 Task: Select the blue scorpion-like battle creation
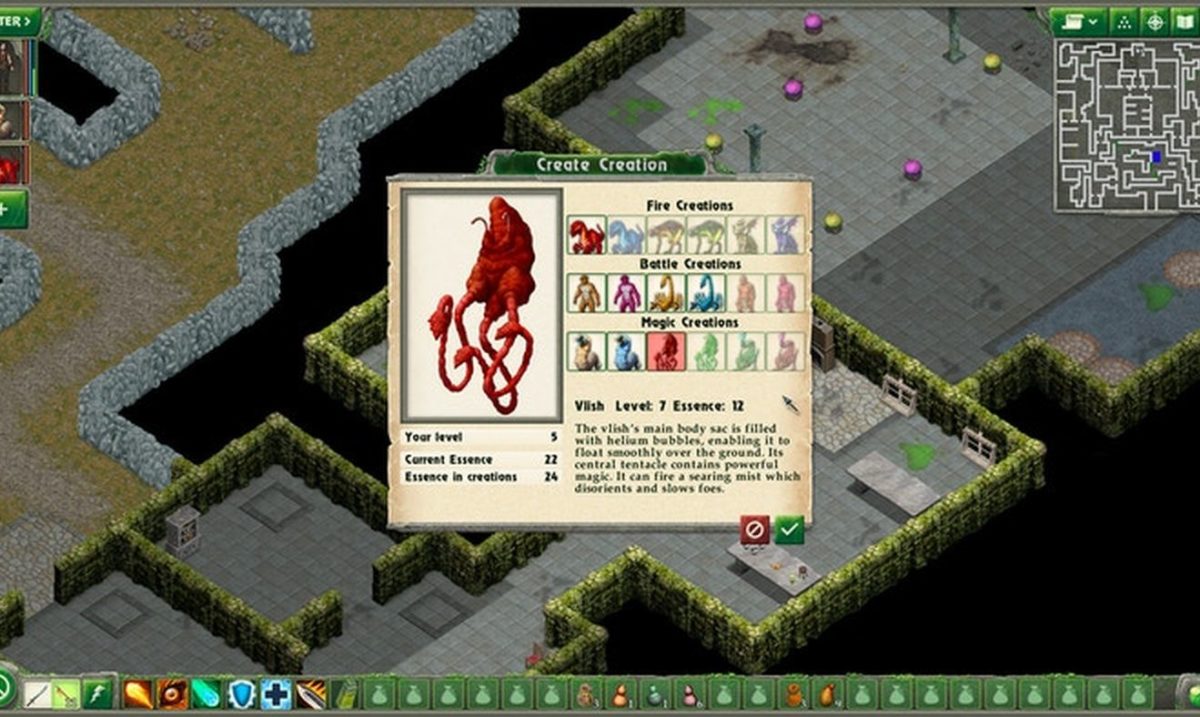coord(705,293)
